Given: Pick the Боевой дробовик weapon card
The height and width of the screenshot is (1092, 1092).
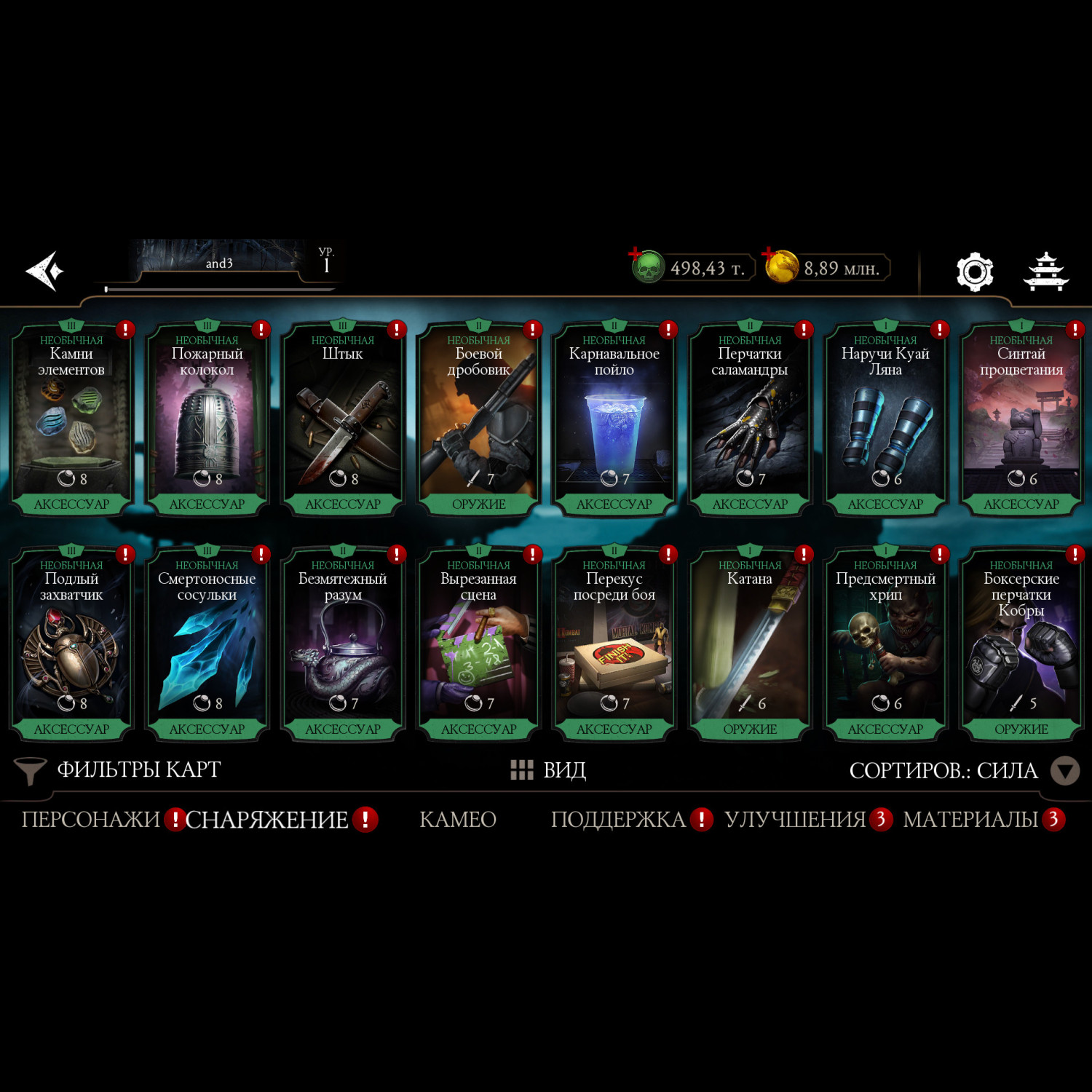Looking at the screenshot, I should tap(478, 419).
